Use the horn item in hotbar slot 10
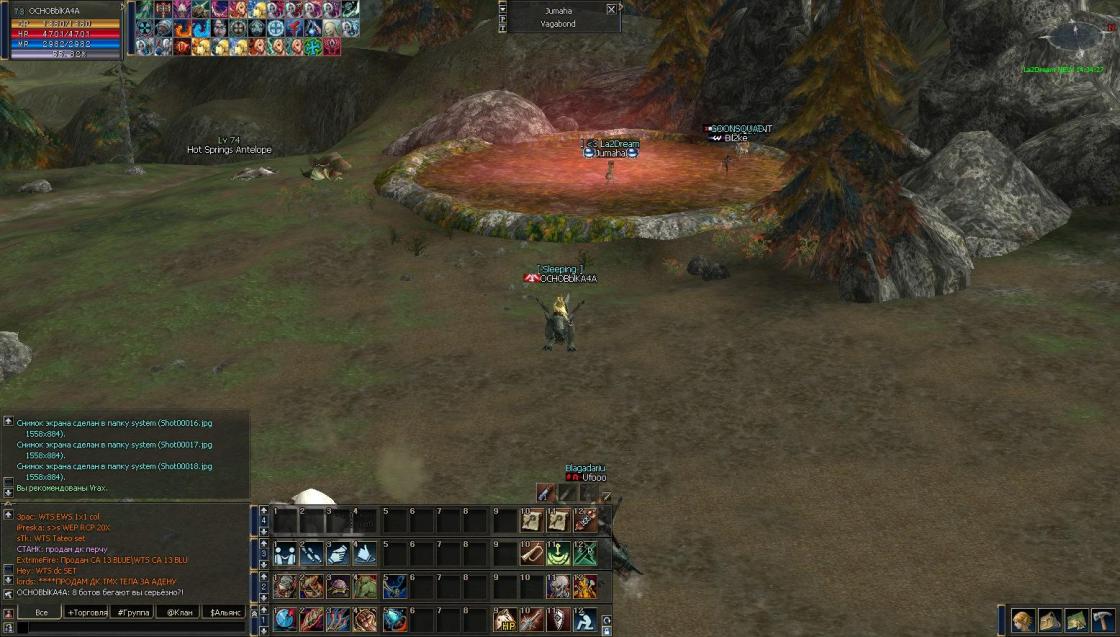The width and height of the screenshot is (1120, 637). (531, 553)
